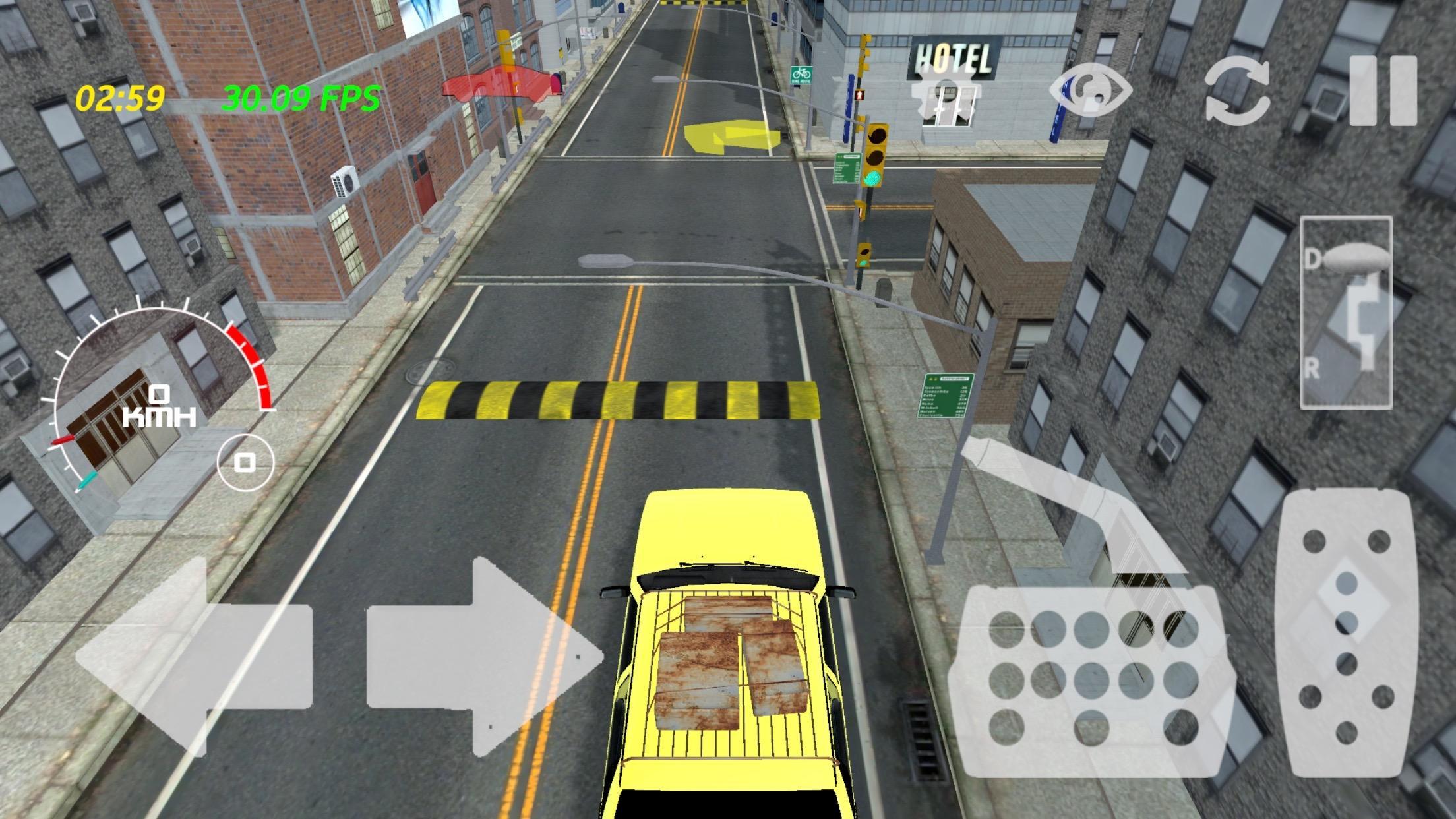Tap the small gear indicator circle below speedometer
The height and width of the screenshot is (819, 1456).
[243, 464]
